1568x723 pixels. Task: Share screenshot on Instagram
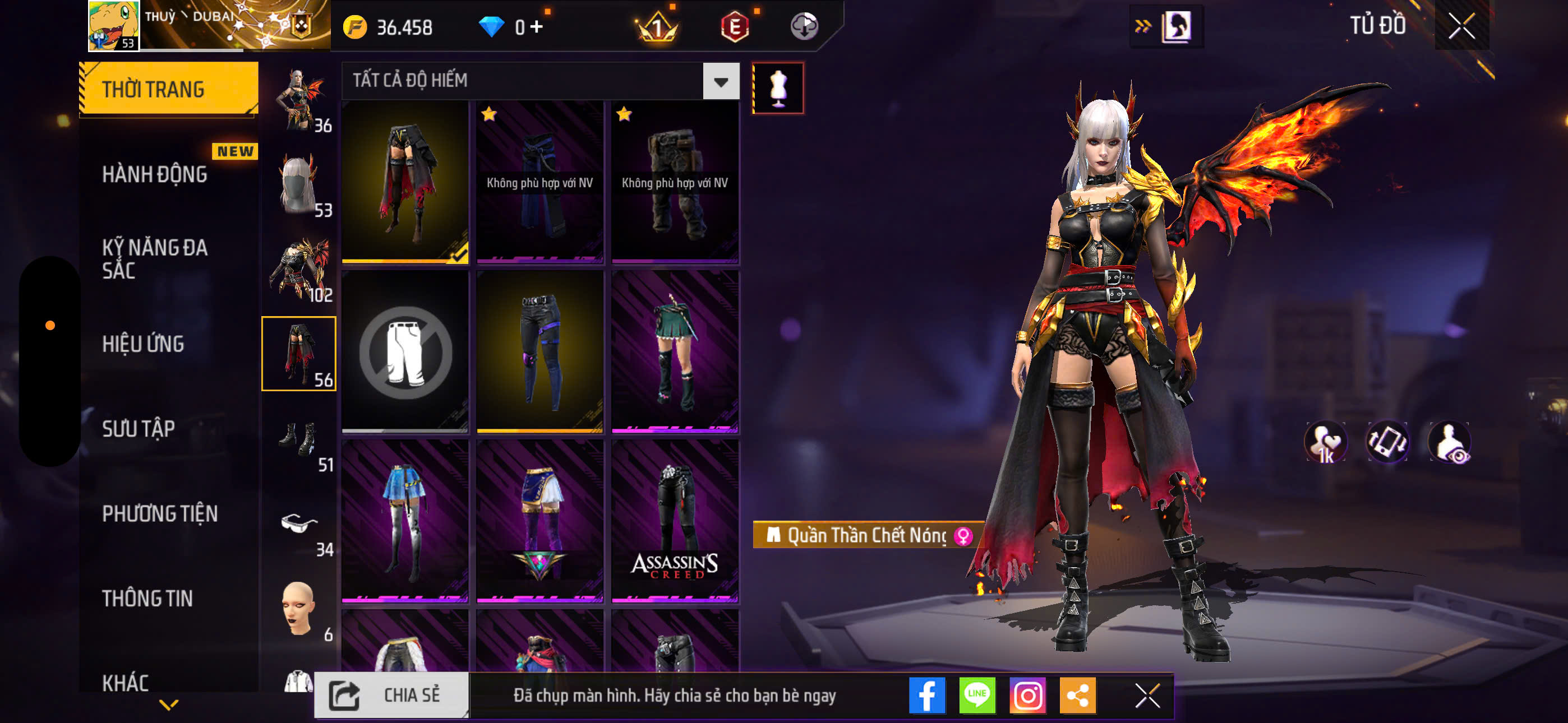tap(1027, 695)
